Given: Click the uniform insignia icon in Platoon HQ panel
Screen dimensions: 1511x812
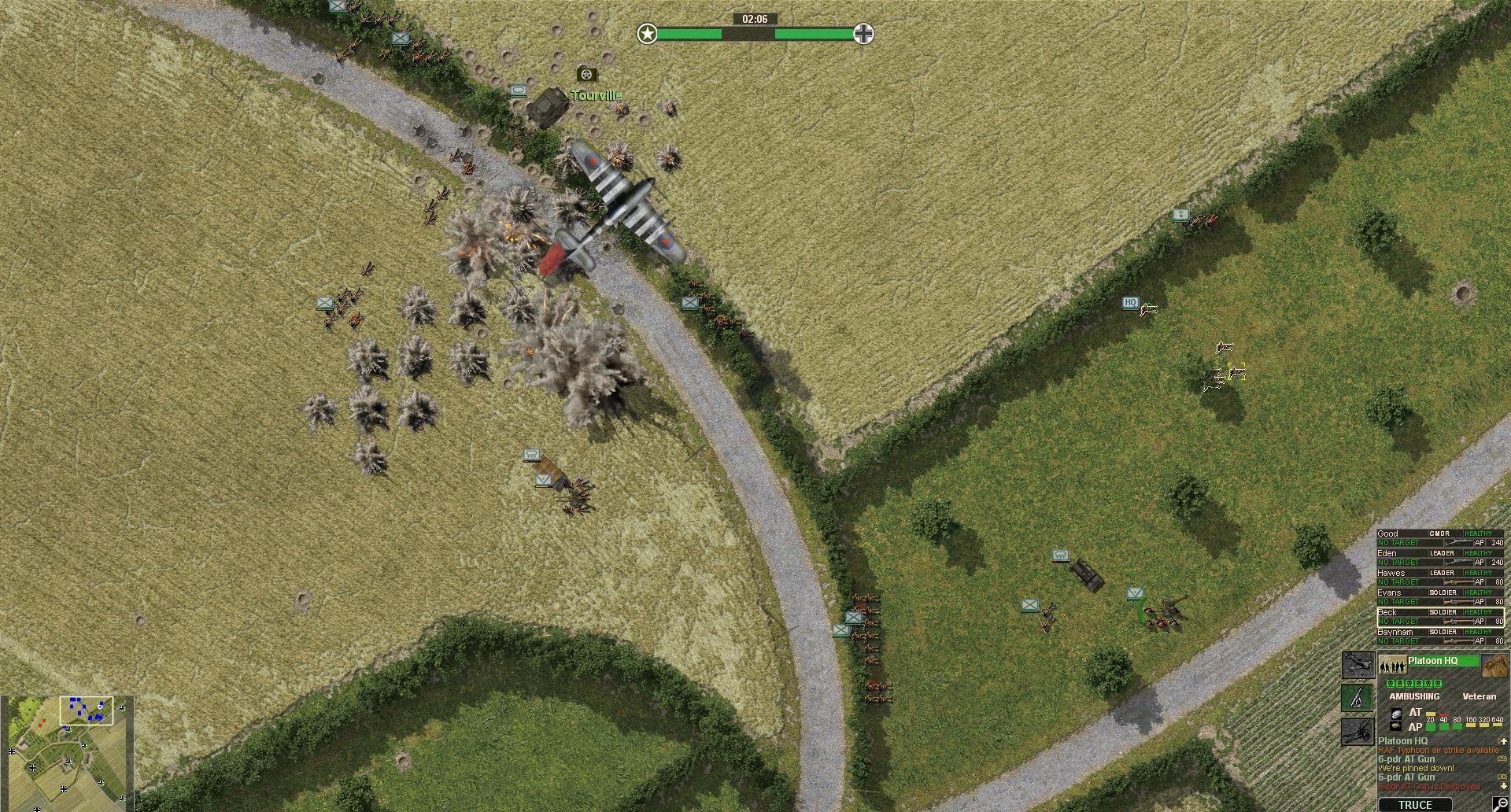Looking at the screenshot, I should 1493,663.
